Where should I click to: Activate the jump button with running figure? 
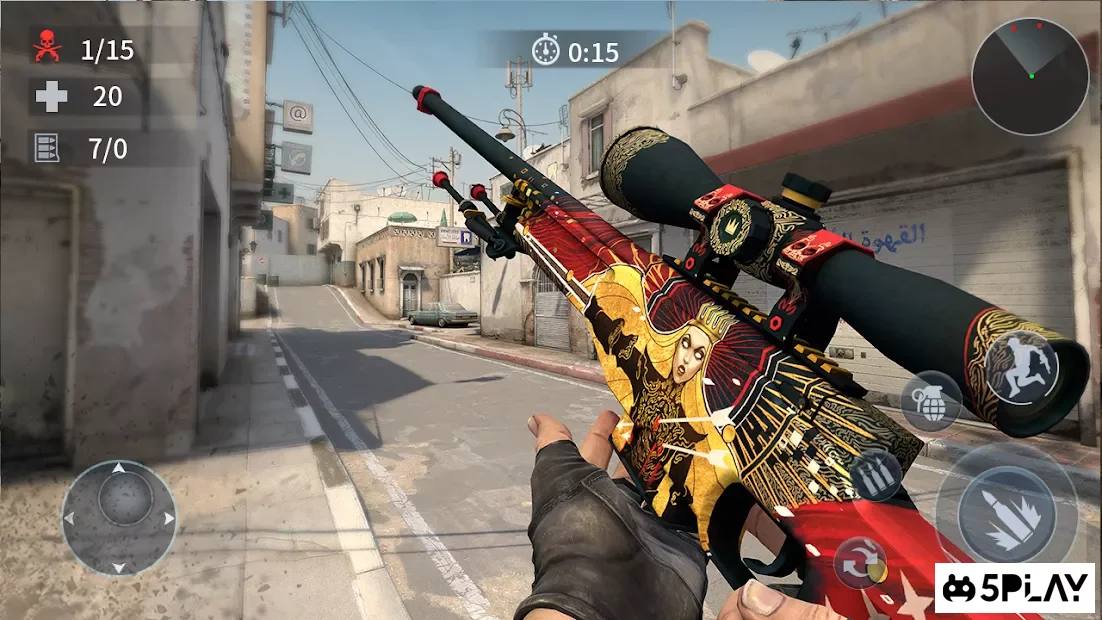[x=1021, y=367]
